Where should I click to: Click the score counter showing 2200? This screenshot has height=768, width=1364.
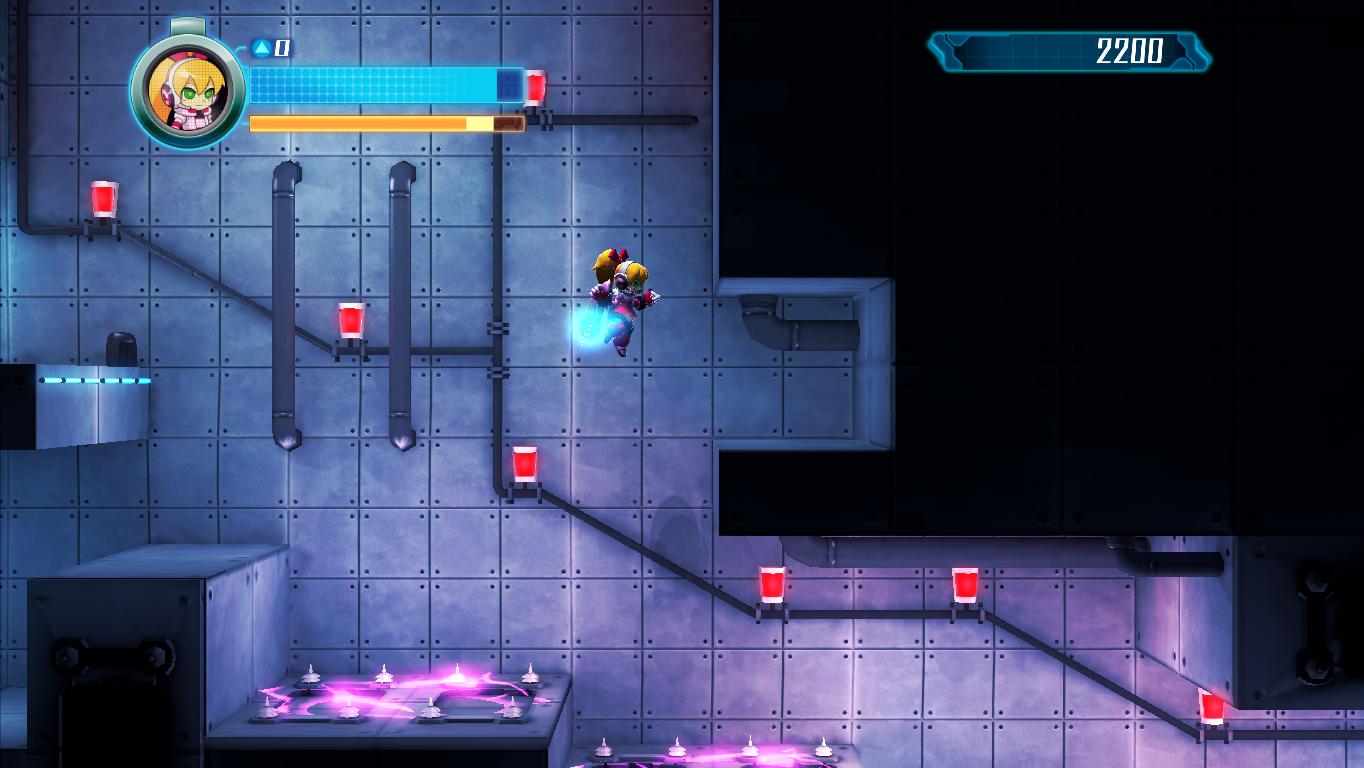pos(1128,49)
